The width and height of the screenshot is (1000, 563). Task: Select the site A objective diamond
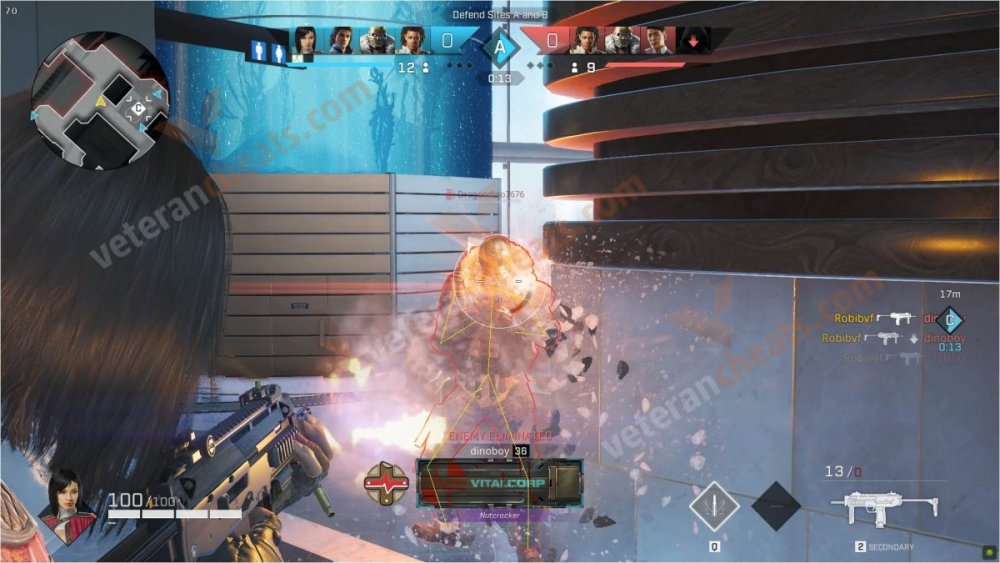500,45
